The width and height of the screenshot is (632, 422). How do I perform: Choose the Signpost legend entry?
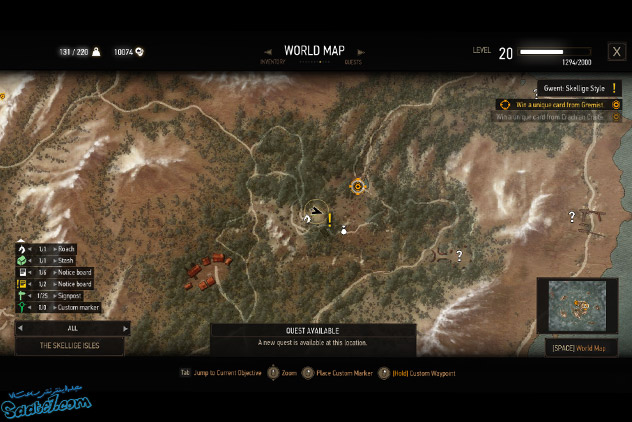(60, 296)
